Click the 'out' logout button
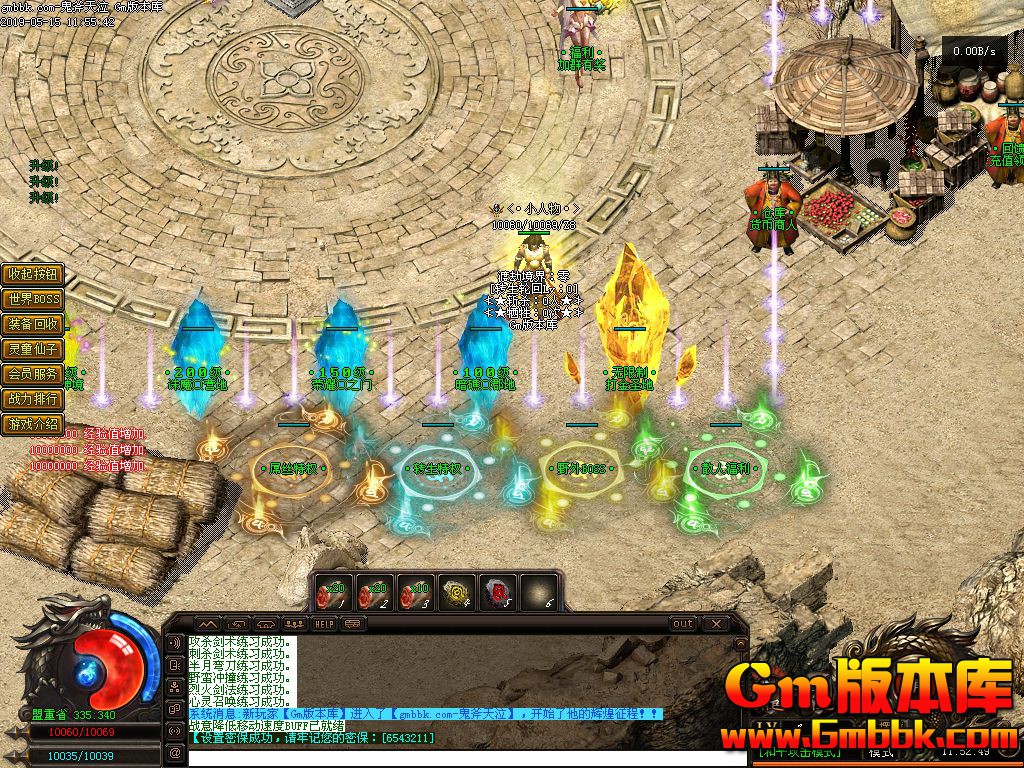Viewport: 1024px width, 768px height. coord(682,623)
